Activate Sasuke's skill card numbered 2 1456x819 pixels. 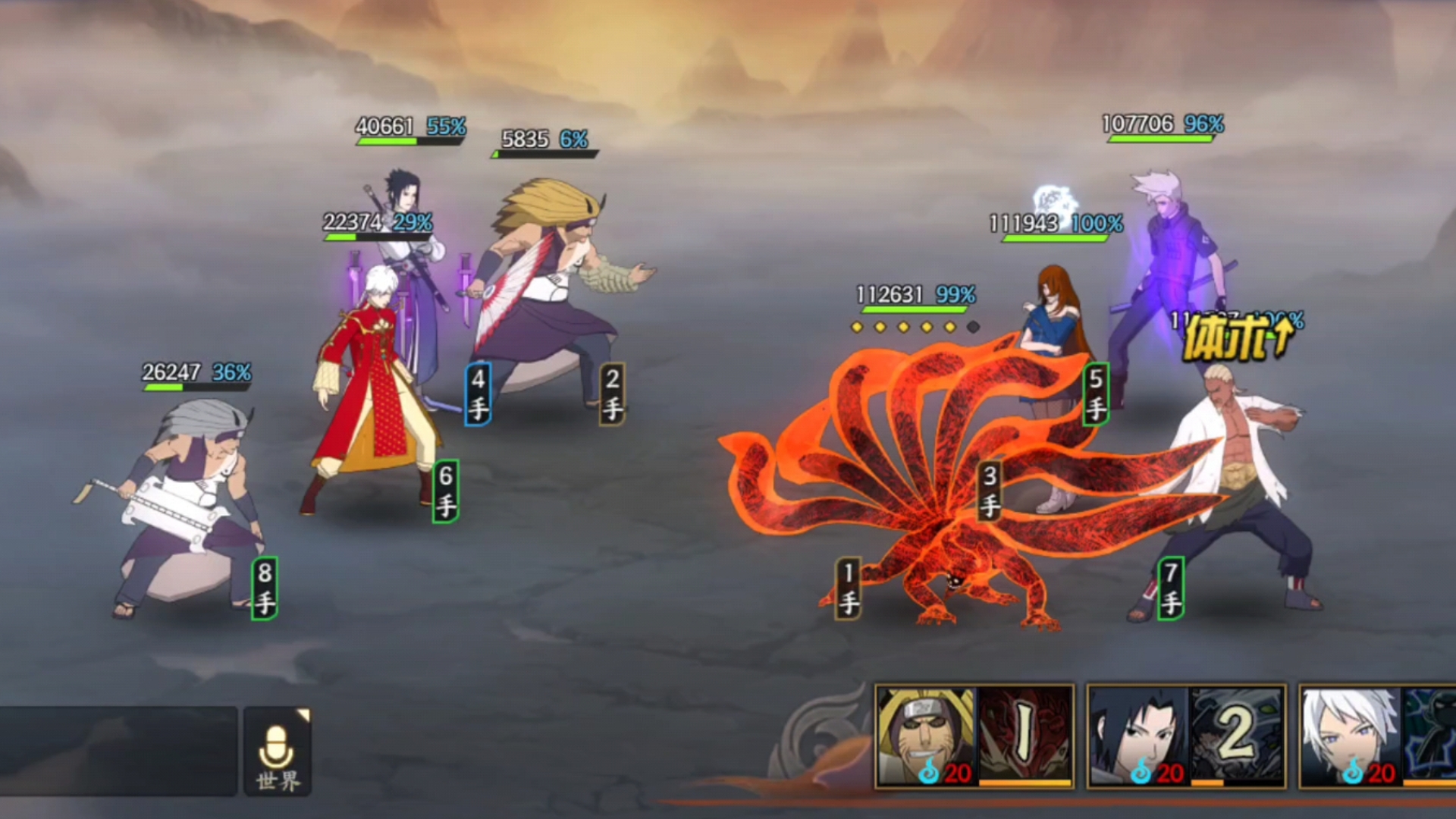coord(1186,736)
